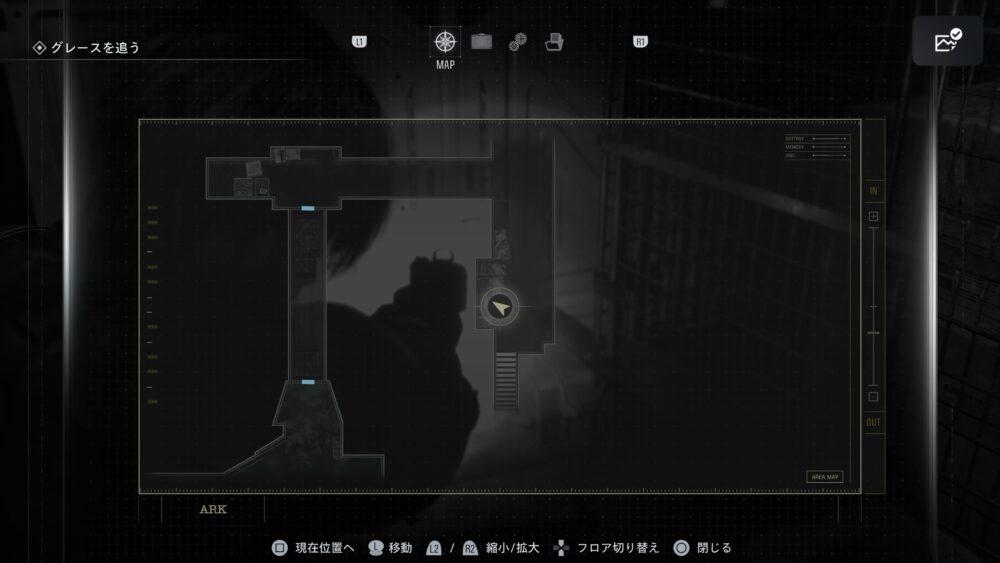Open the gears tab
Viewport: 1000px width, 563px height.
(x=517, y=42)
